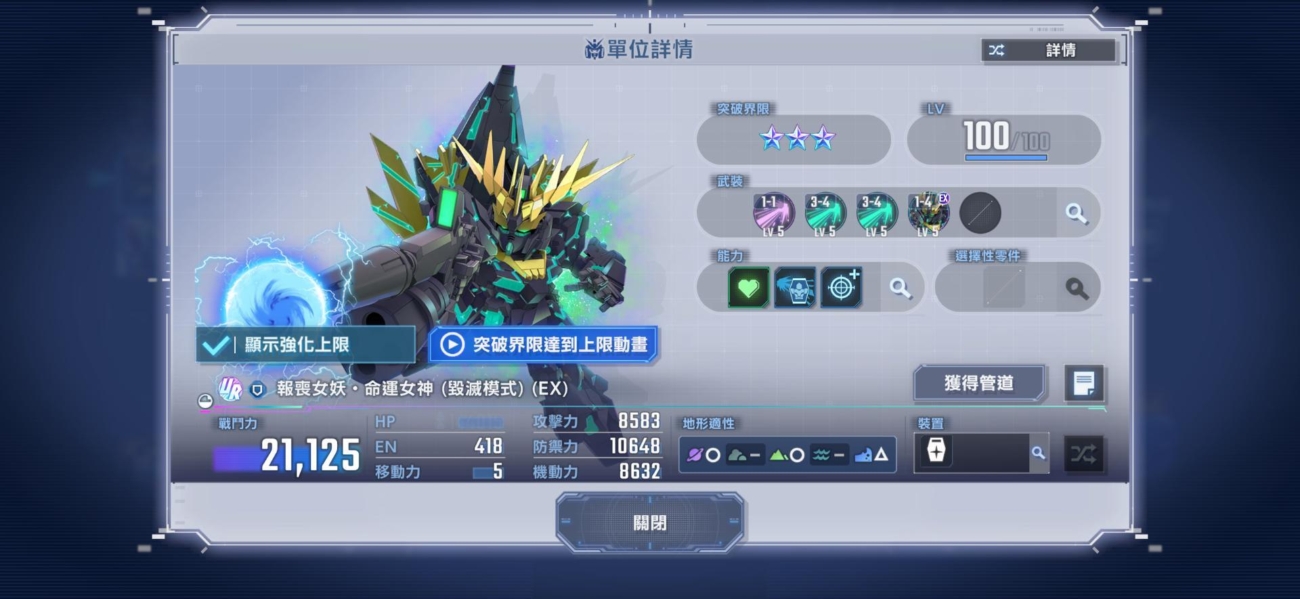The image size is (1300, 599).
Task: Close the unit details window with 關閉
Action: (x=649, y=522)
